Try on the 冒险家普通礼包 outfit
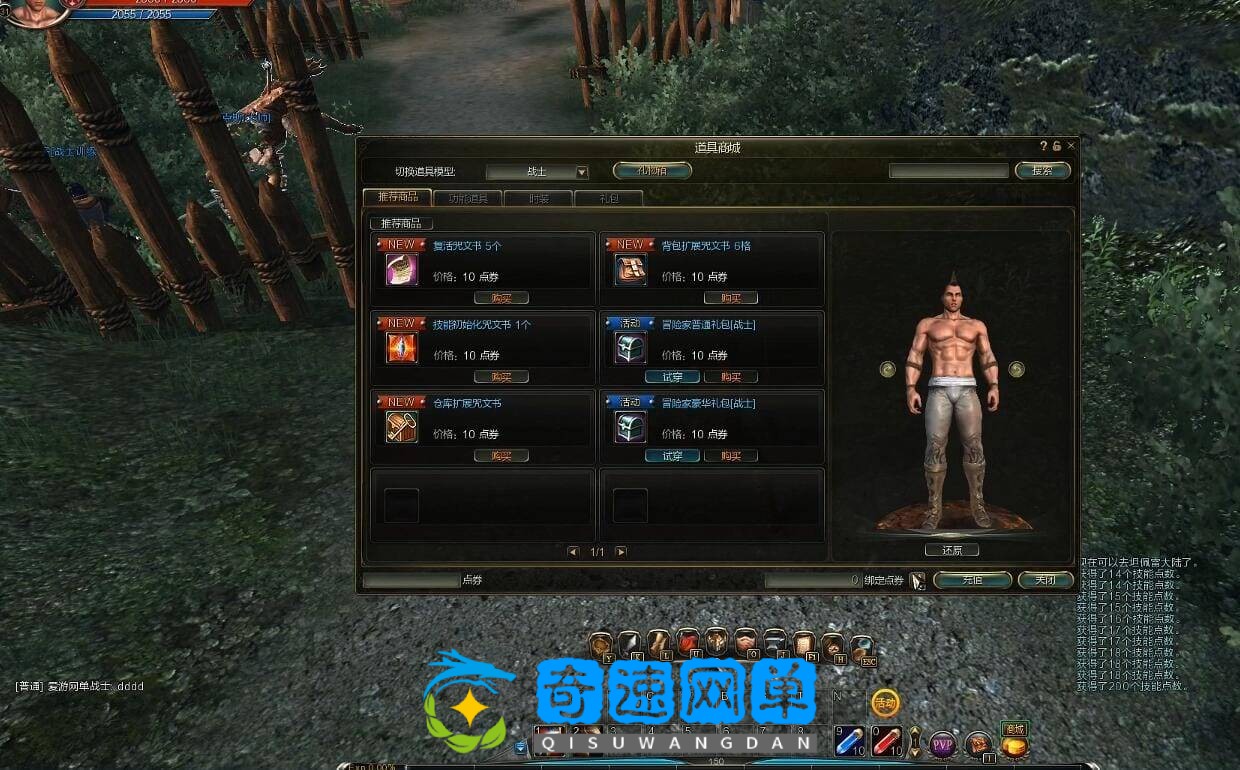Screen dimensions: 1240x770 click(672, 377)
